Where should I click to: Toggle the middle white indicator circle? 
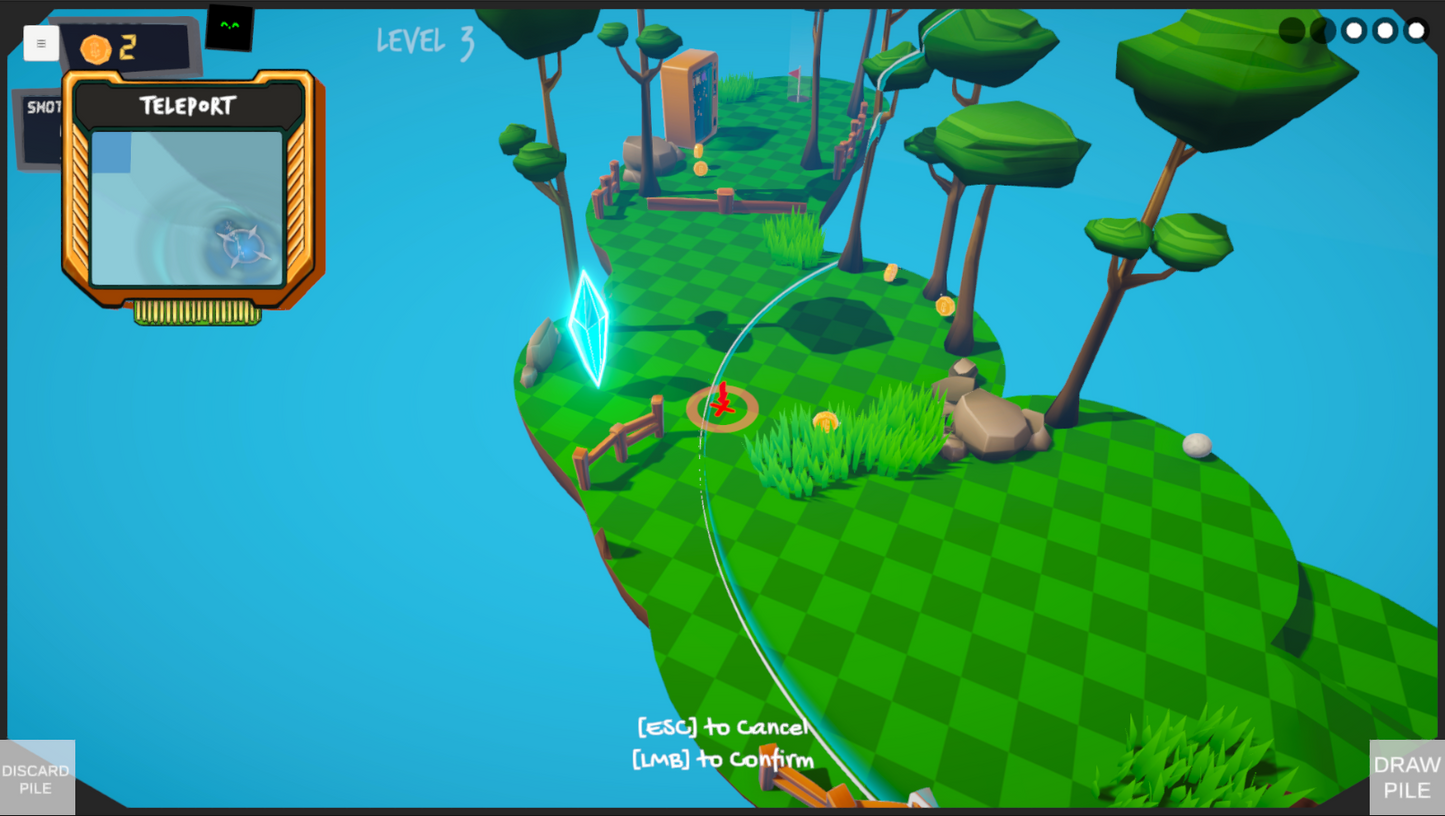click(x=1384, y=30)
